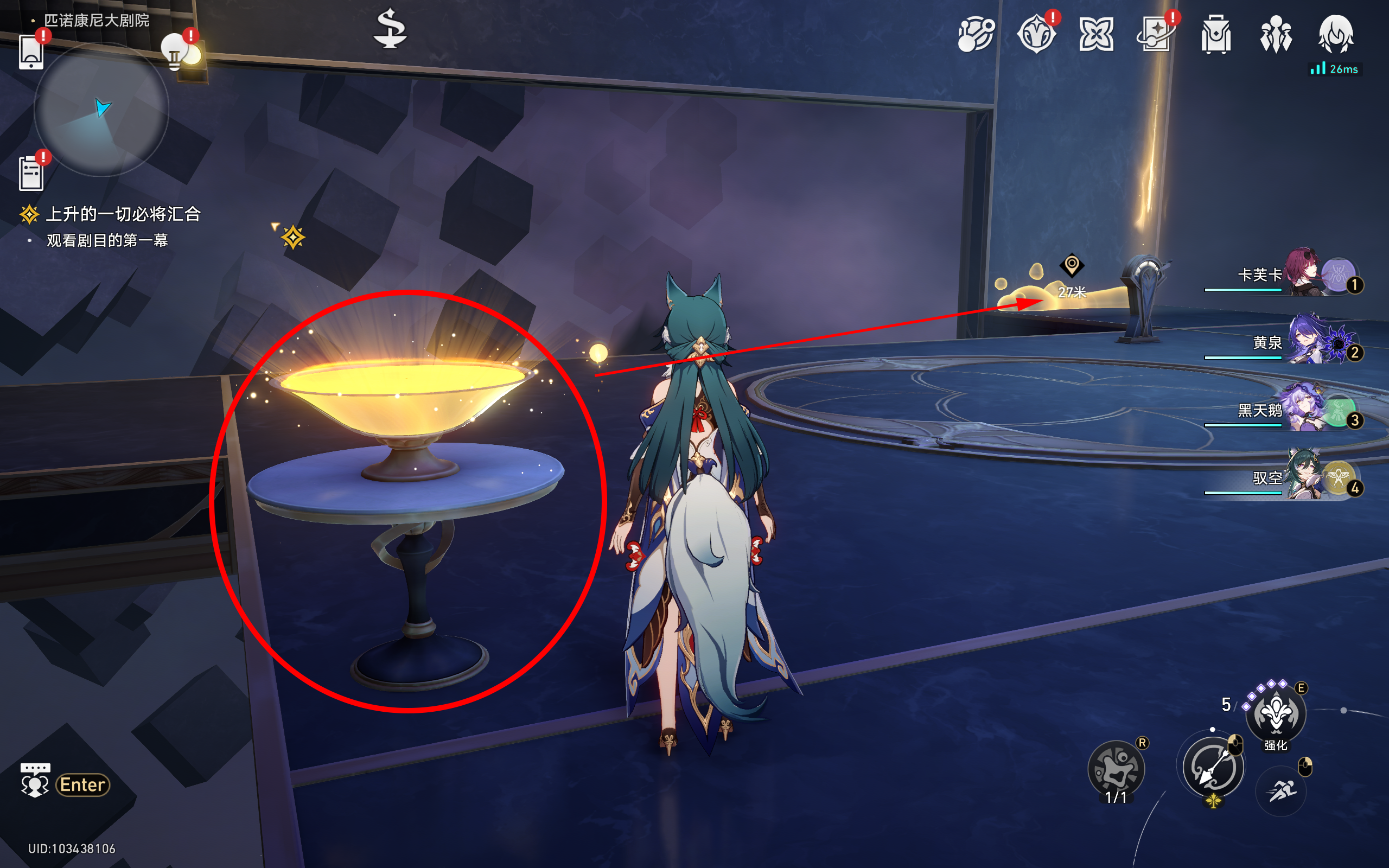Open the lightbulb tips icon

(175, 53)
